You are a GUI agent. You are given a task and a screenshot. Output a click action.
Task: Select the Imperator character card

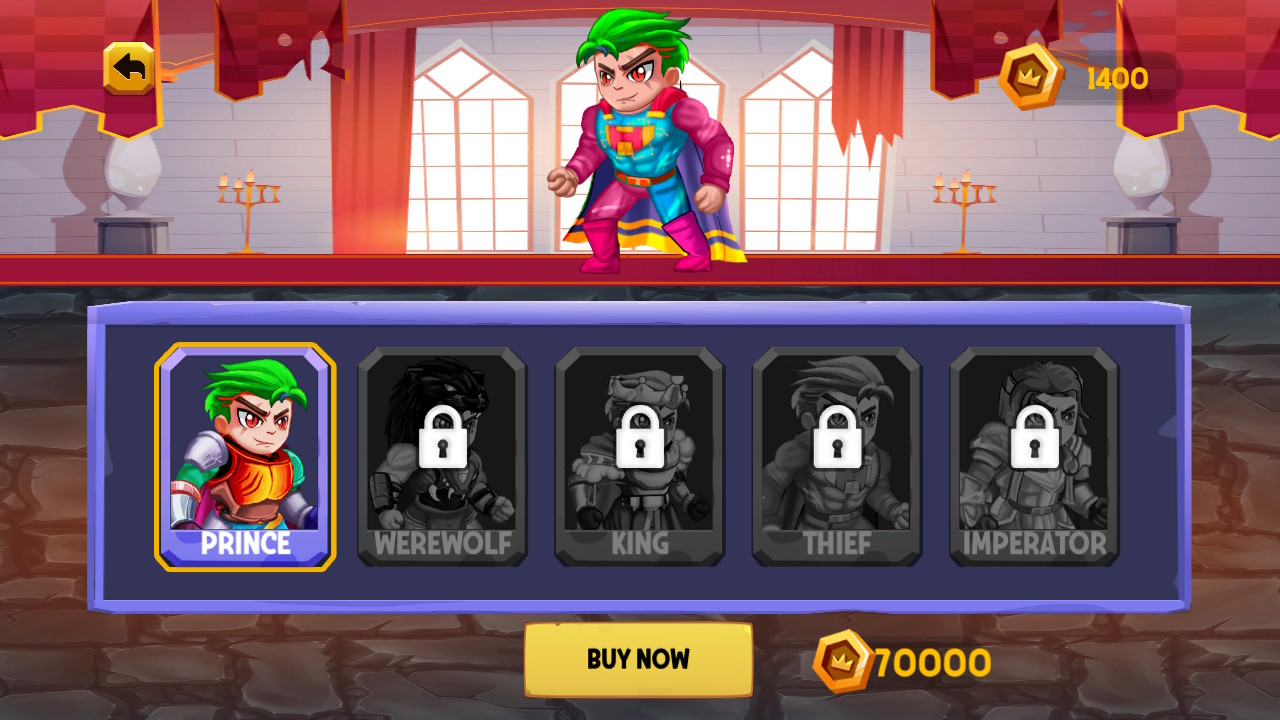1033,455
